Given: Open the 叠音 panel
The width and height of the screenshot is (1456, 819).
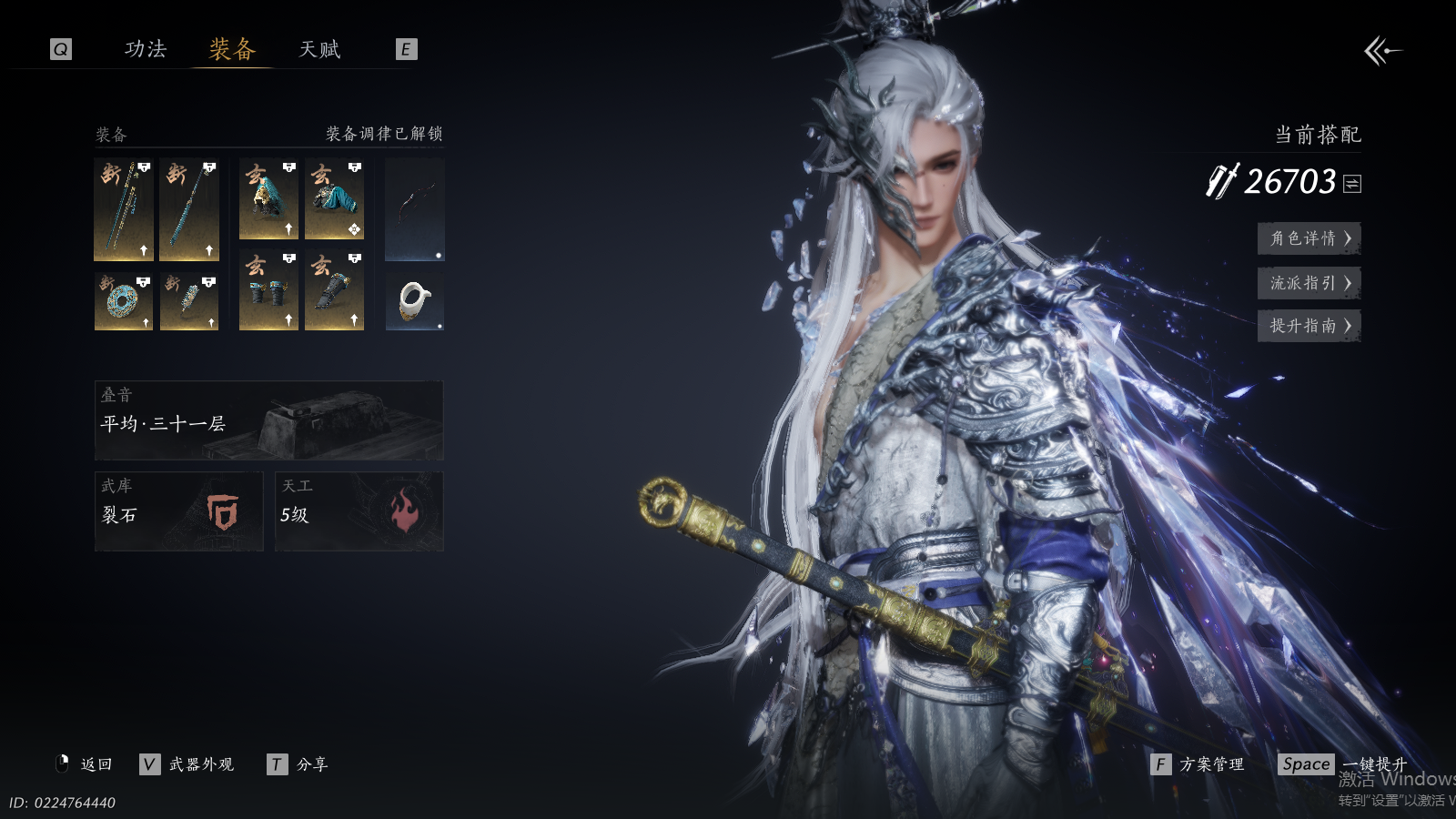Looking at the screenshot, I should 269,420.
